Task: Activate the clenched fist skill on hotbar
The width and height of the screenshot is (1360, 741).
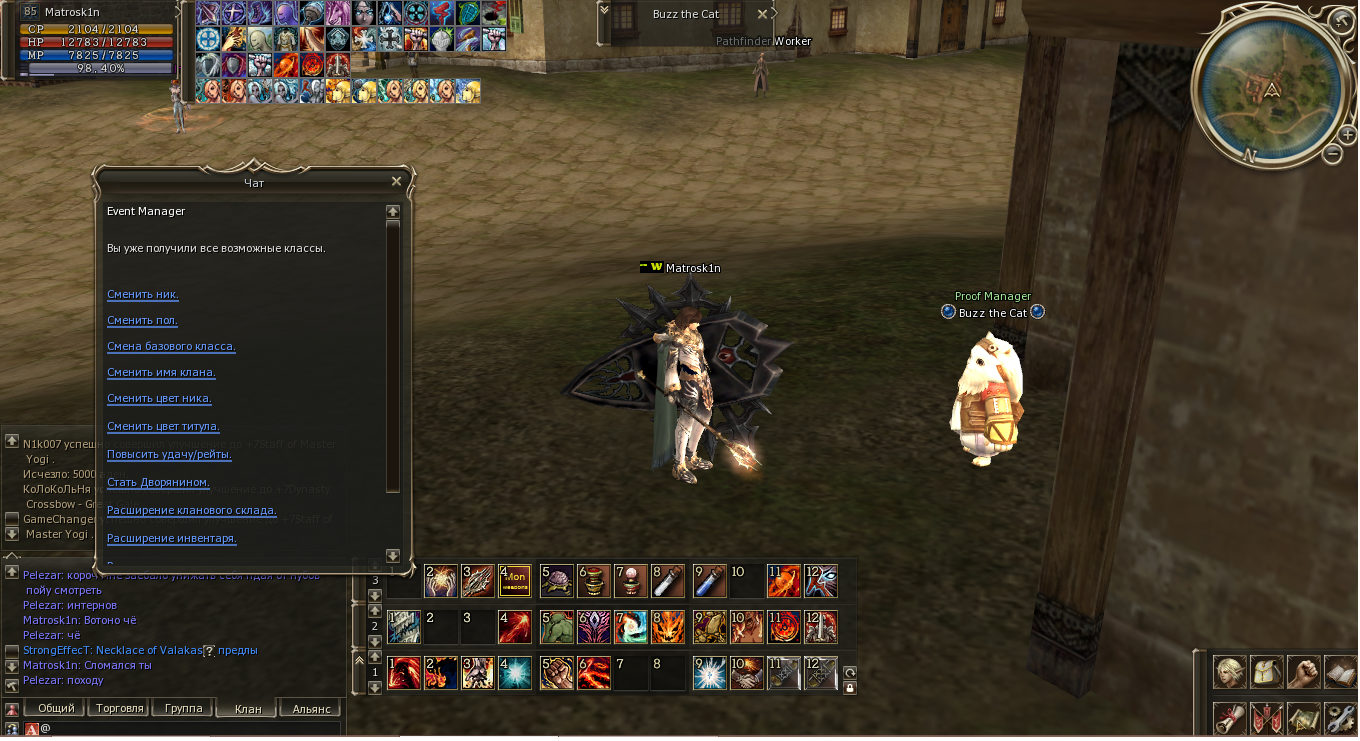Action: click(557, 673)
